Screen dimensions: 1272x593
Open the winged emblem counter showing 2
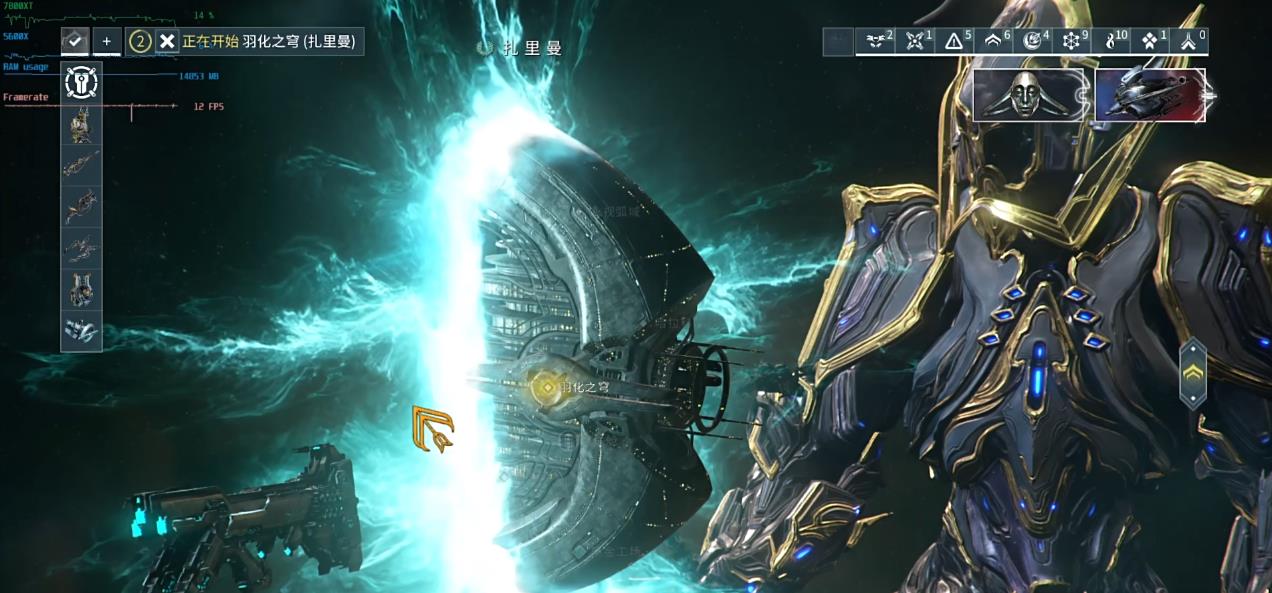[x=876, y=41]
